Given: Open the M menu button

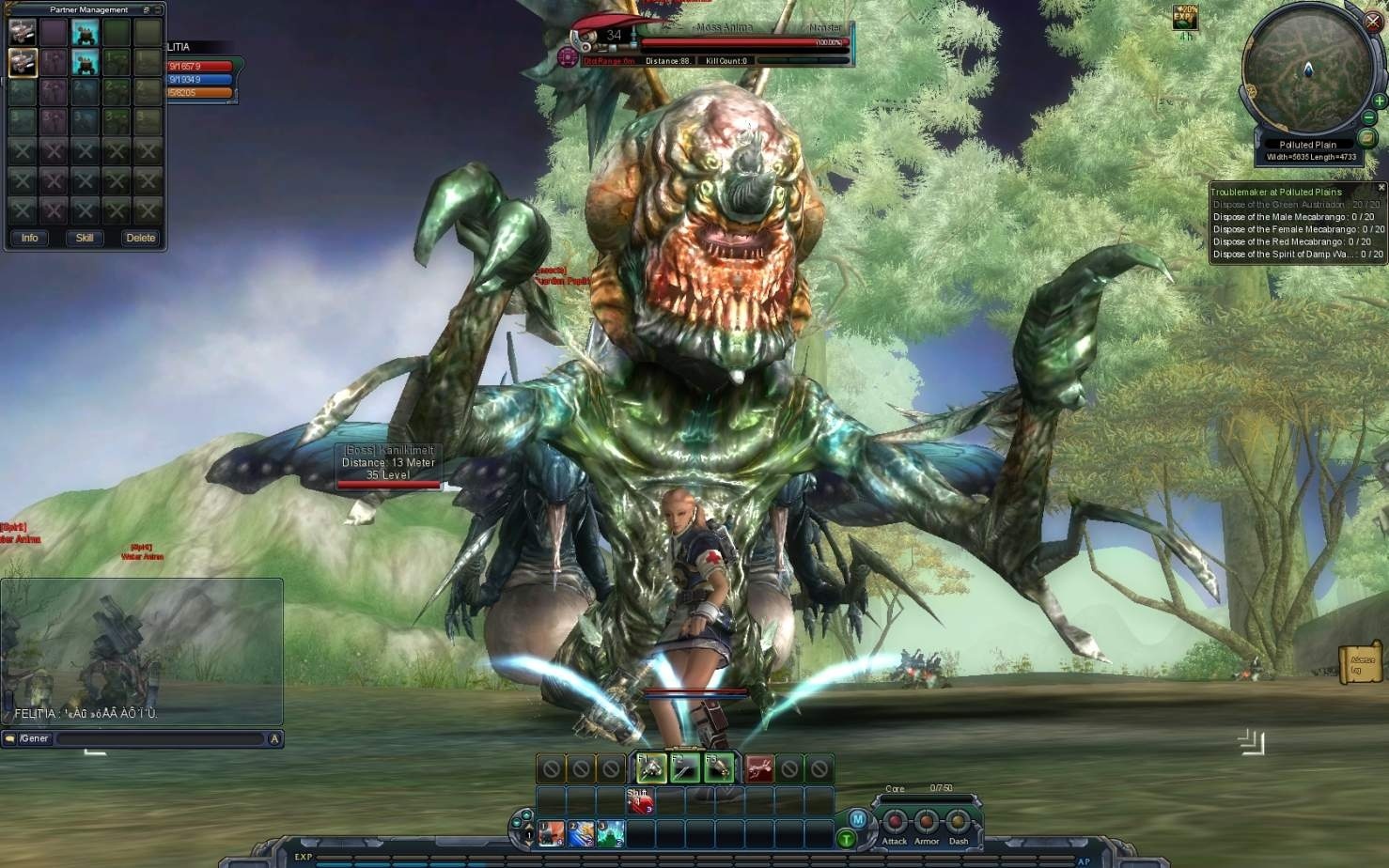Looking at the screenshot, I should coord(856,818).
